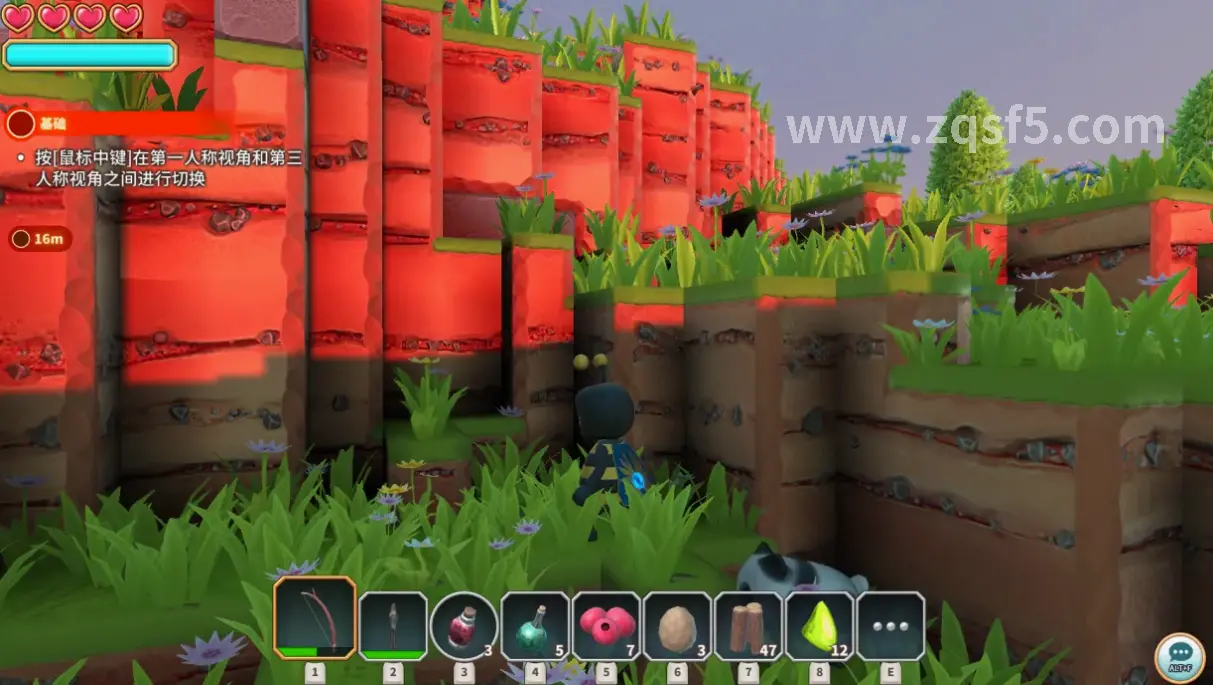The height and width of the screenshot is (685, 1213).
Task: Select the teal potion flask slot
Action: point(535,626)
